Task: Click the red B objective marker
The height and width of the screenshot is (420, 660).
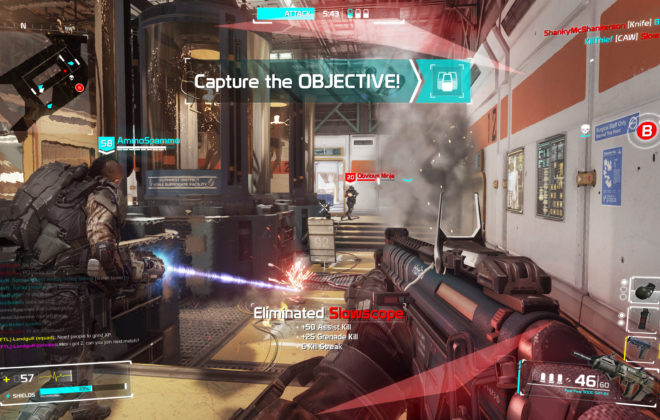Action: (x=647, y=130)
